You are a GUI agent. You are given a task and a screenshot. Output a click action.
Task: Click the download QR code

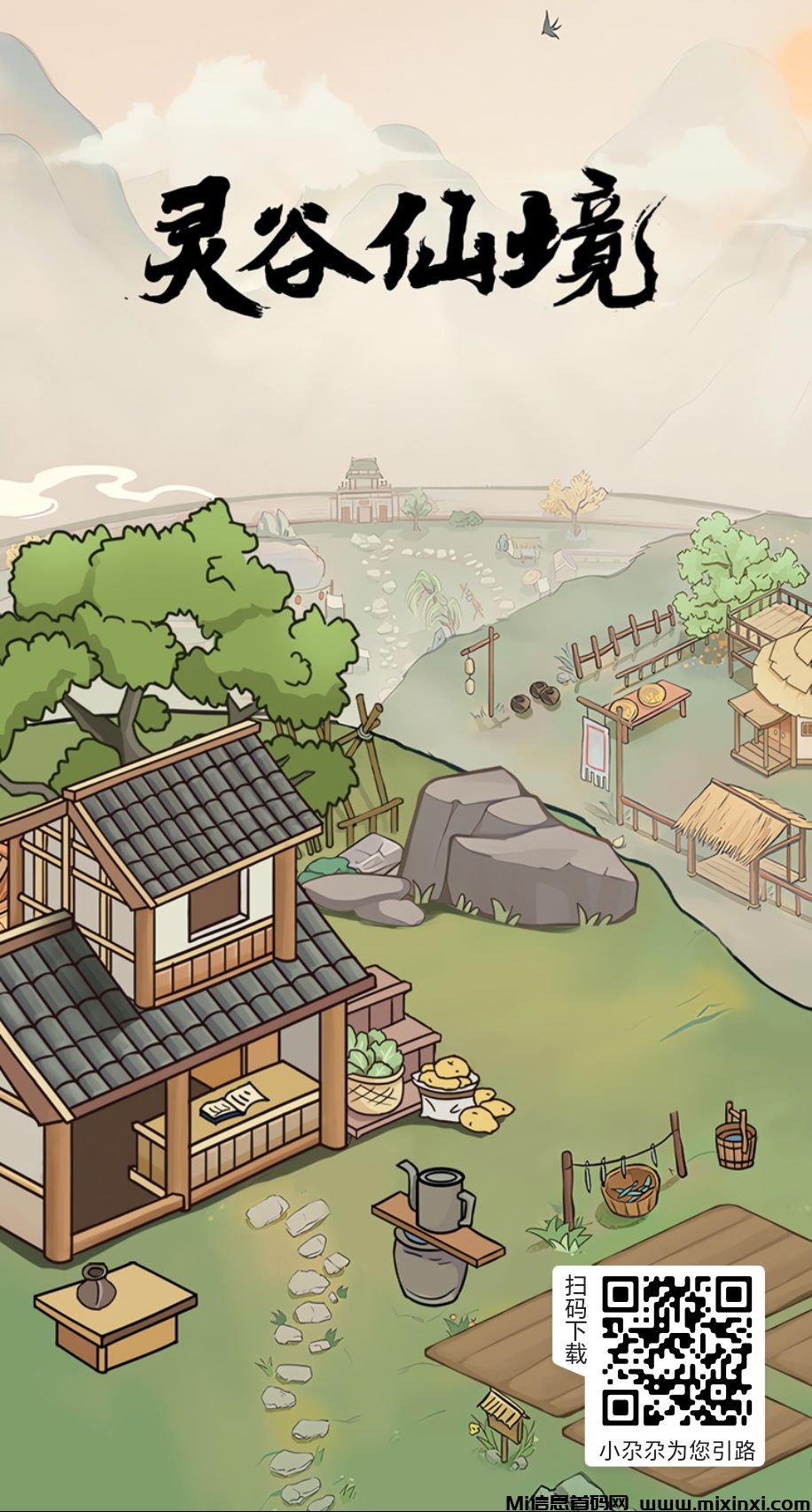coord(676,1350)
